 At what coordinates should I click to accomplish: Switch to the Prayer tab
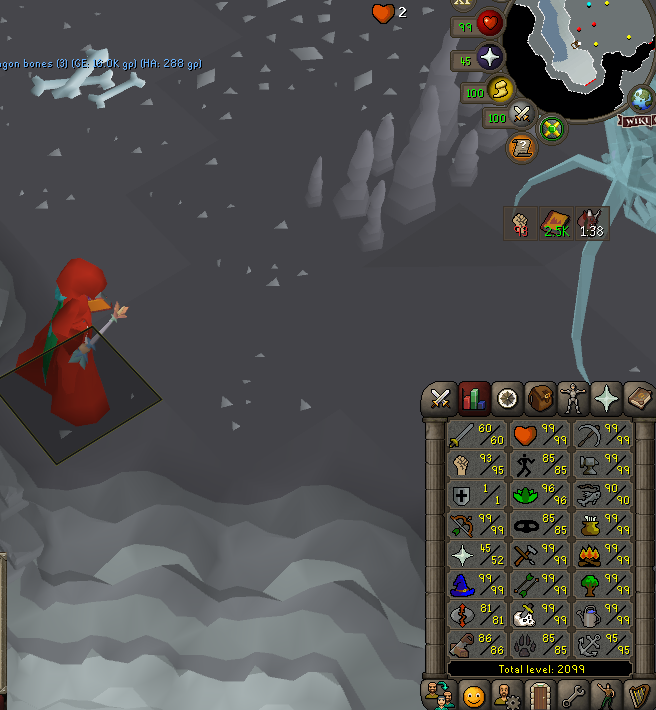(607, 398)
